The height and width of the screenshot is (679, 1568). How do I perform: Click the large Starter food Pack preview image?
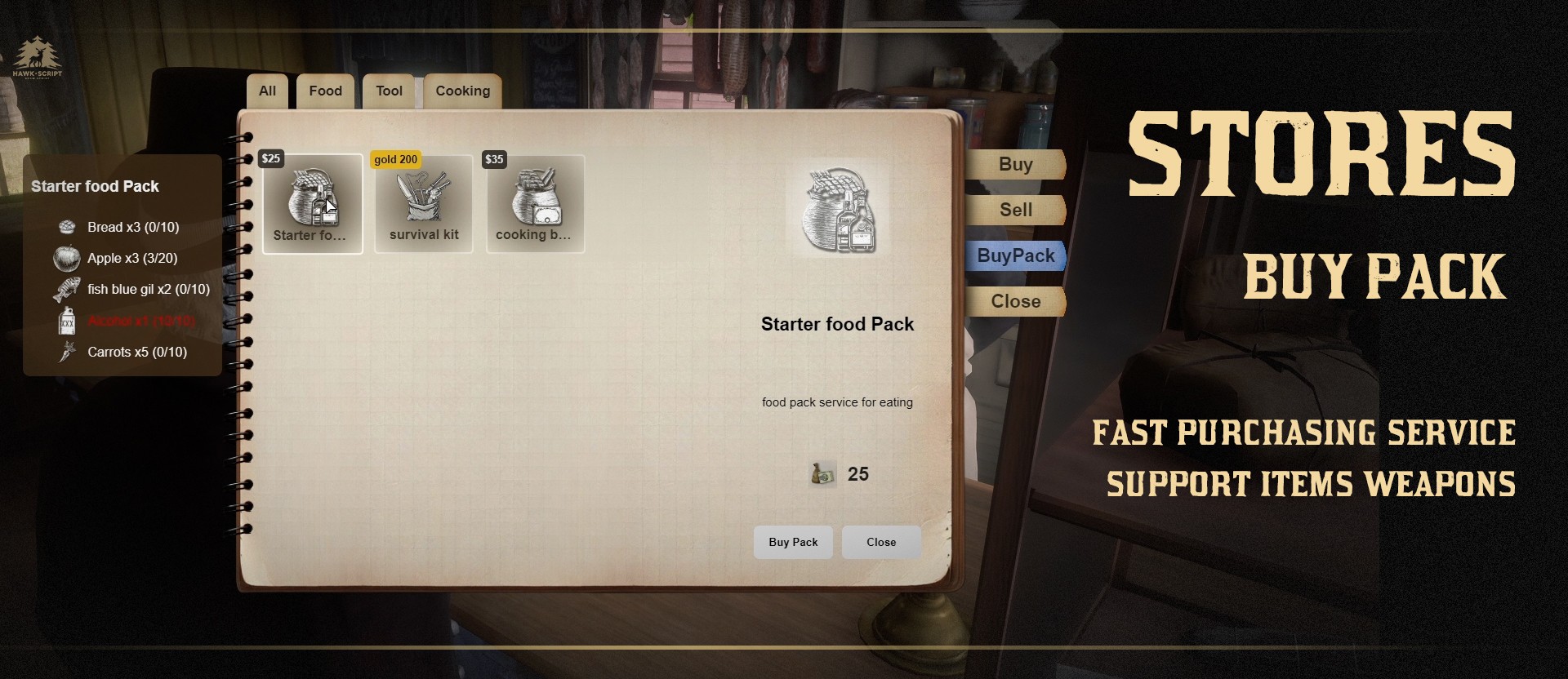(x=837, y=208)
